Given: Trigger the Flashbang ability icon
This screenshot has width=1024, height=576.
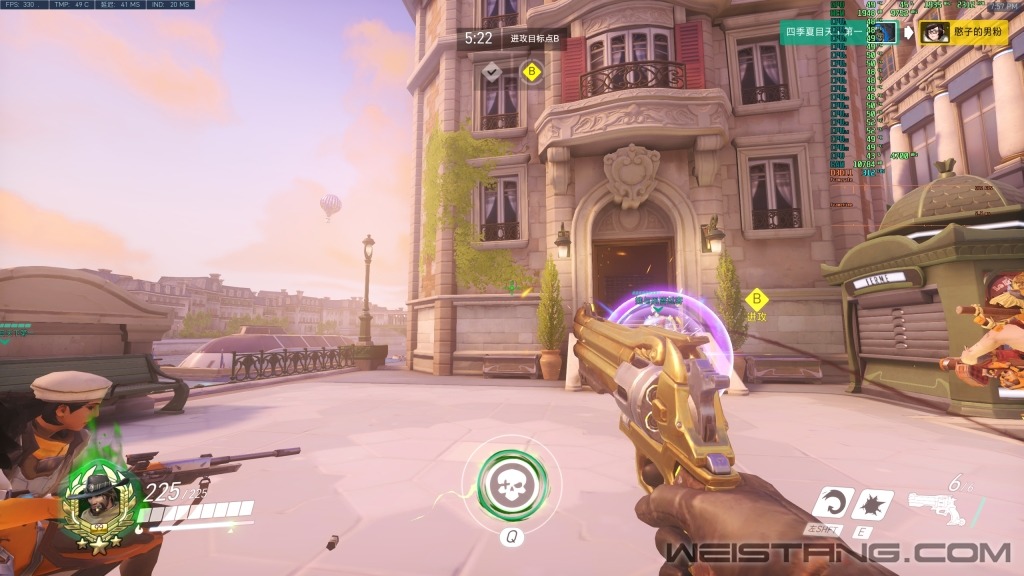Looking at the screenshot, I should (x=876, y=504).
